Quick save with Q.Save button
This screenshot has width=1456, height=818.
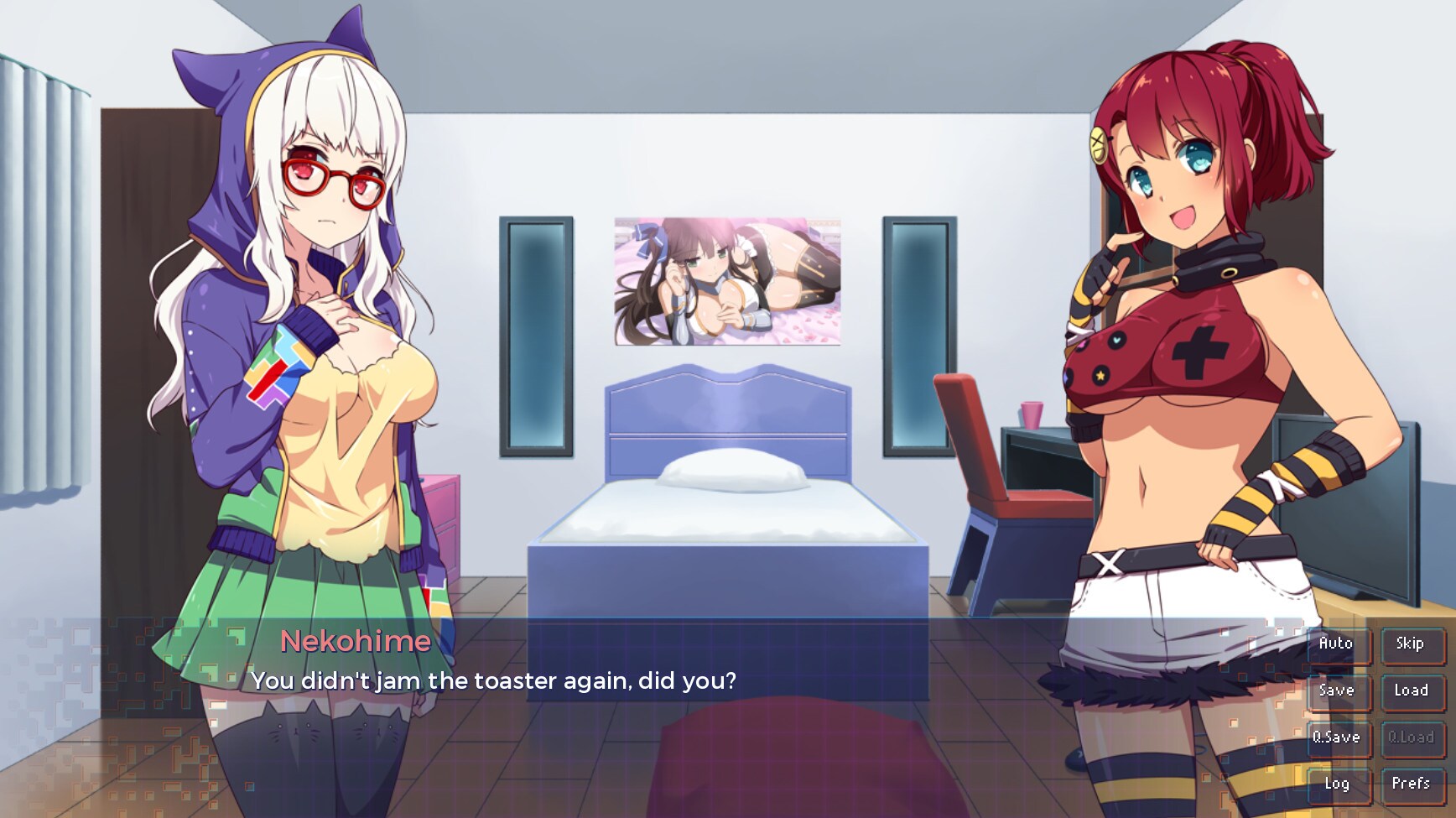pos(1337,738)
